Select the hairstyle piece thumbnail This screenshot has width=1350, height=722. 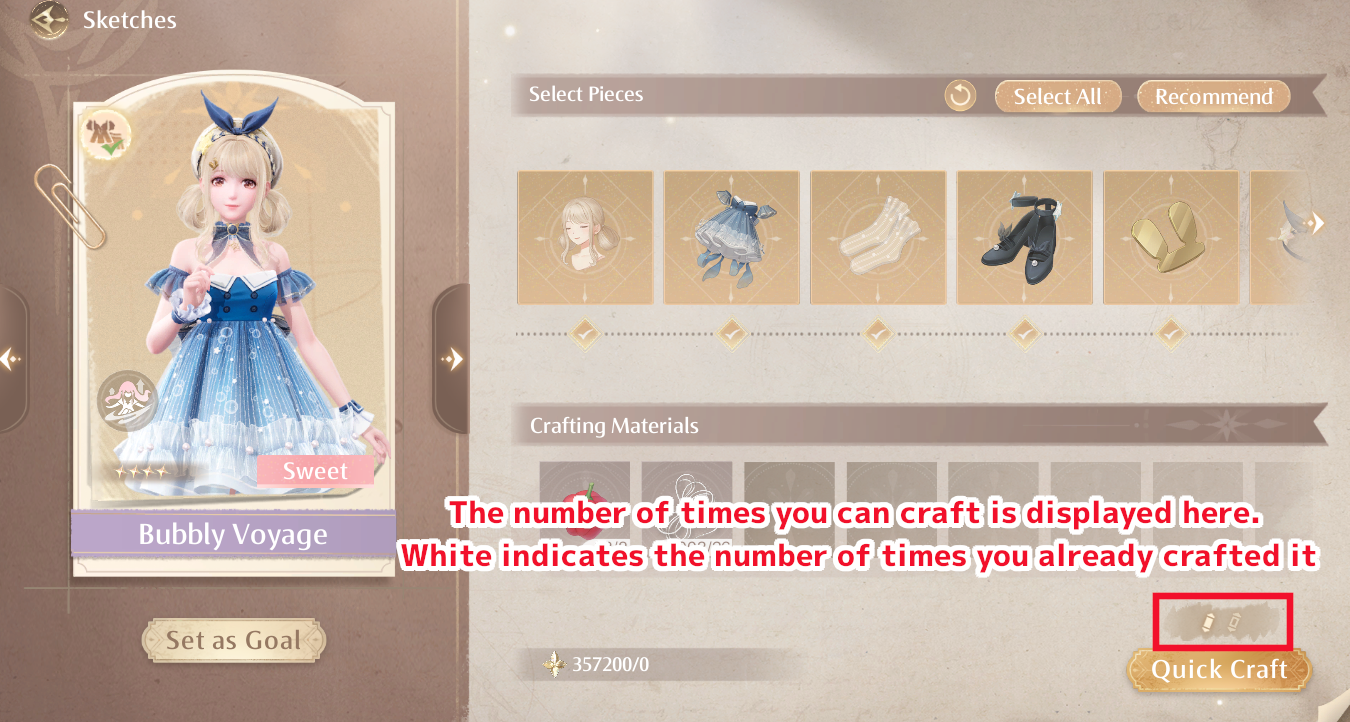point(585,237)
